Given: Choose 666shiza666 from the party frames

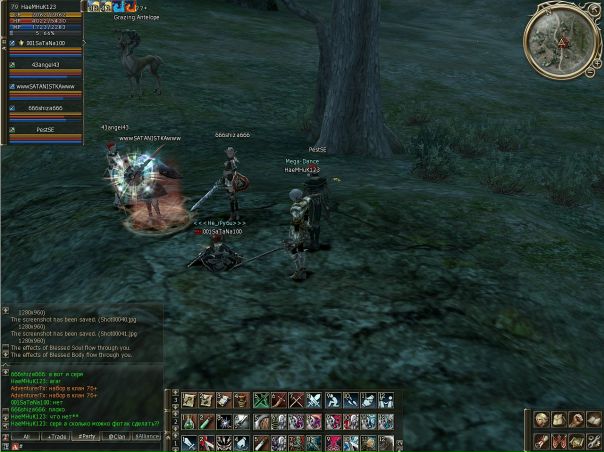Looking at the screenshot, I should [46, 108].
